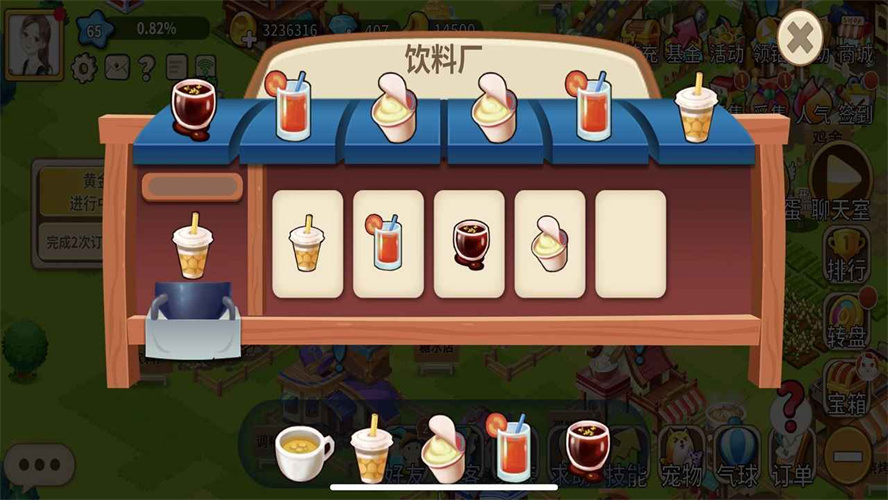Close the 饮料厂 factory window
The height and width of the screenshot is (500, 888).
[800, 39]
